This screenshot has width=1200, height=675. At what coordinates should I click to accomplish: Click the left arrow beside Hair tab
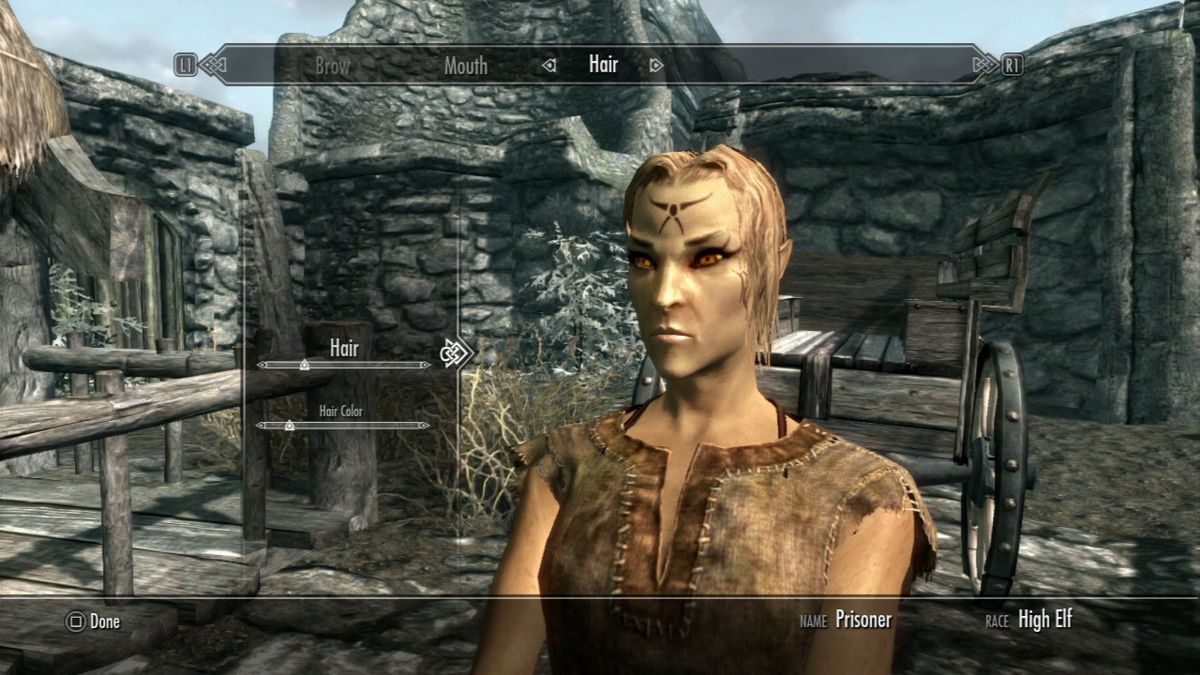click(x=548, y=66)
